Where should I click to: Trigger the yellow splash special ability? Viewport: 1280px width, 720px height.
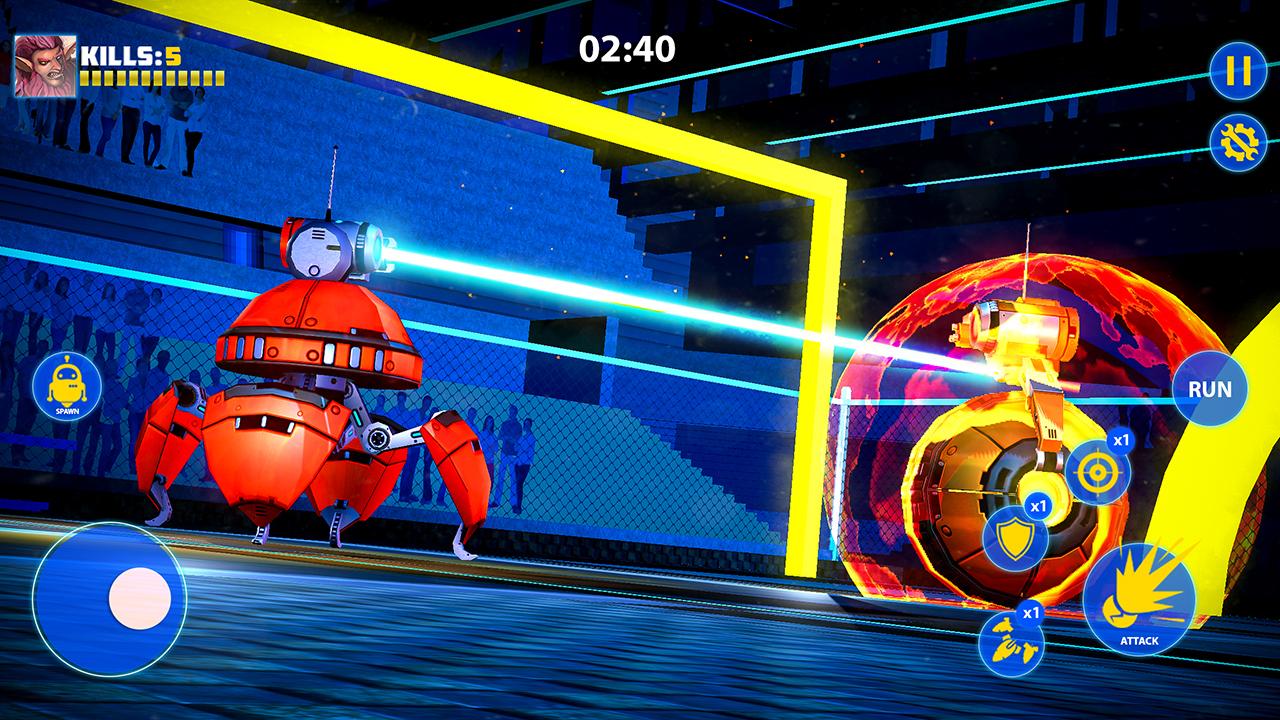click(x=1010, y=643)
